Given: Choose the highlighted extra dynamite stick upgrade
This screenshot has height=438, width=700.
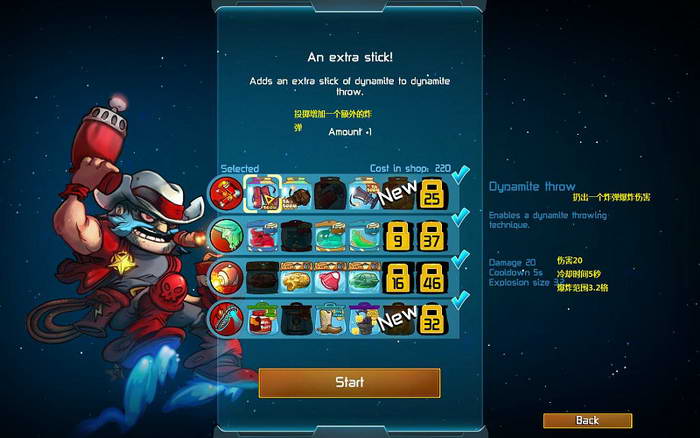Looking at the screenshot, I should click(261, 193).
